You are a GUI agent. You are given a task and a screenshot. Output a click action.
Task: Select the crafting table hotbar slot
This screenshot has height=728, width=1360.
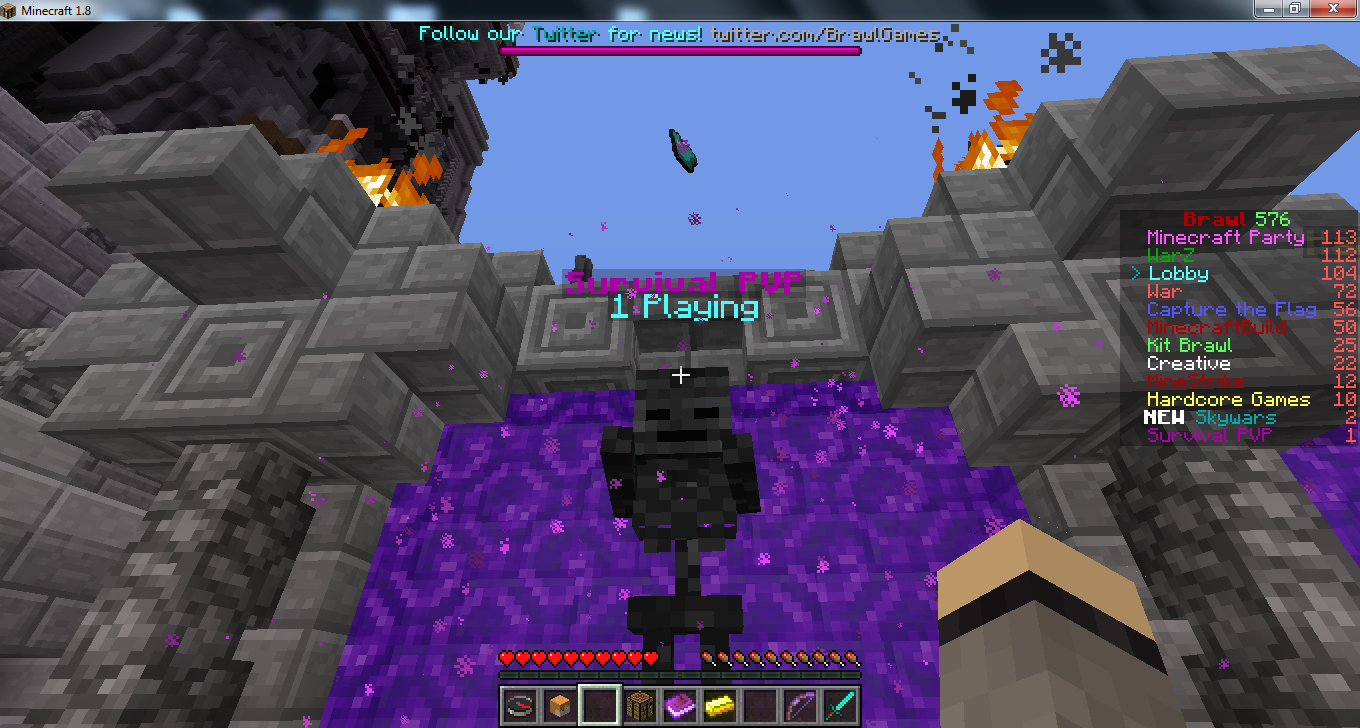click(639, 705)
